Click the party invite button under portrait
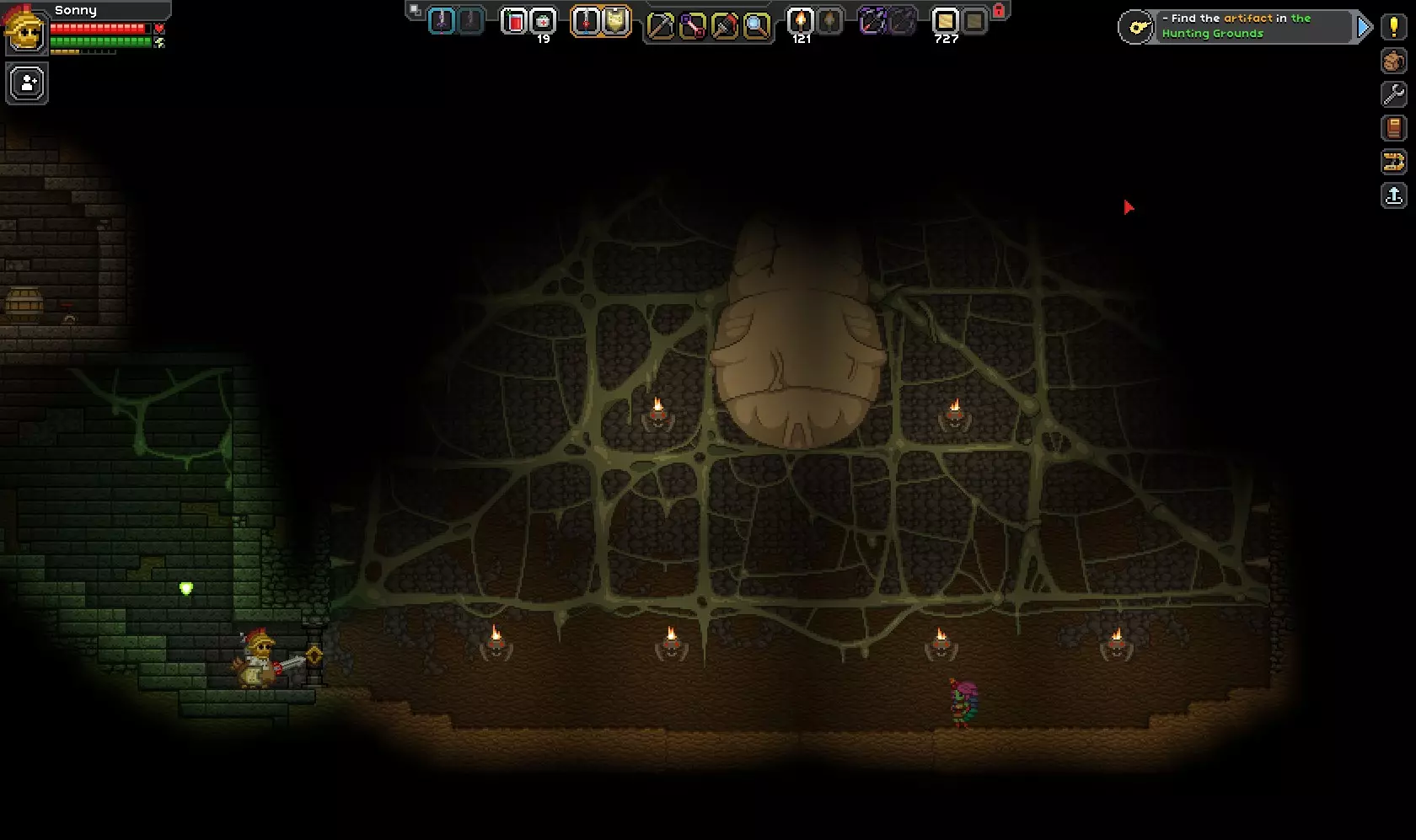1416x840 pixels. [27, 83]
